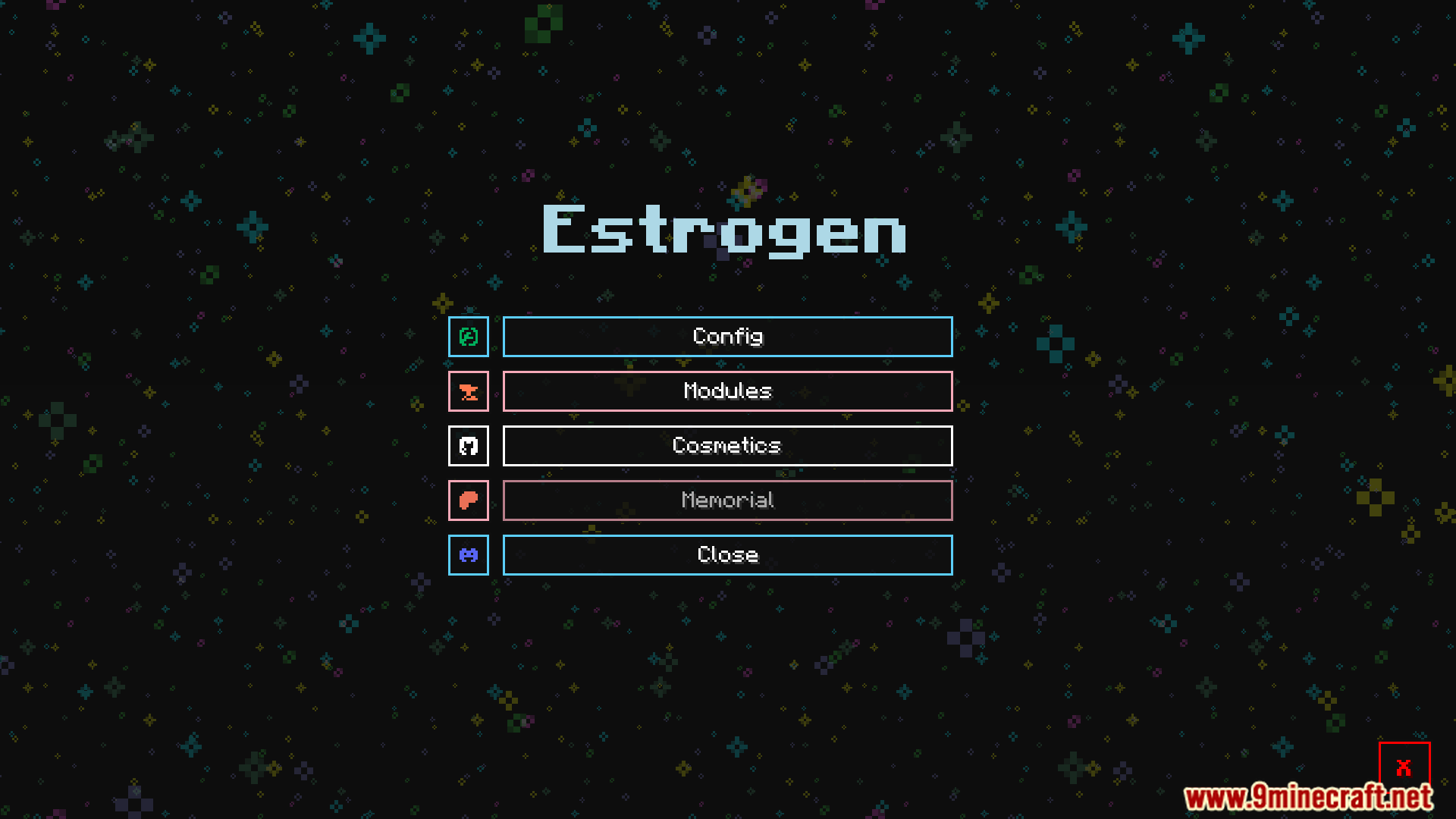Select the orange CurseForge anvil icon
The height and width of the screenshot is (819, 1456).
468,391
